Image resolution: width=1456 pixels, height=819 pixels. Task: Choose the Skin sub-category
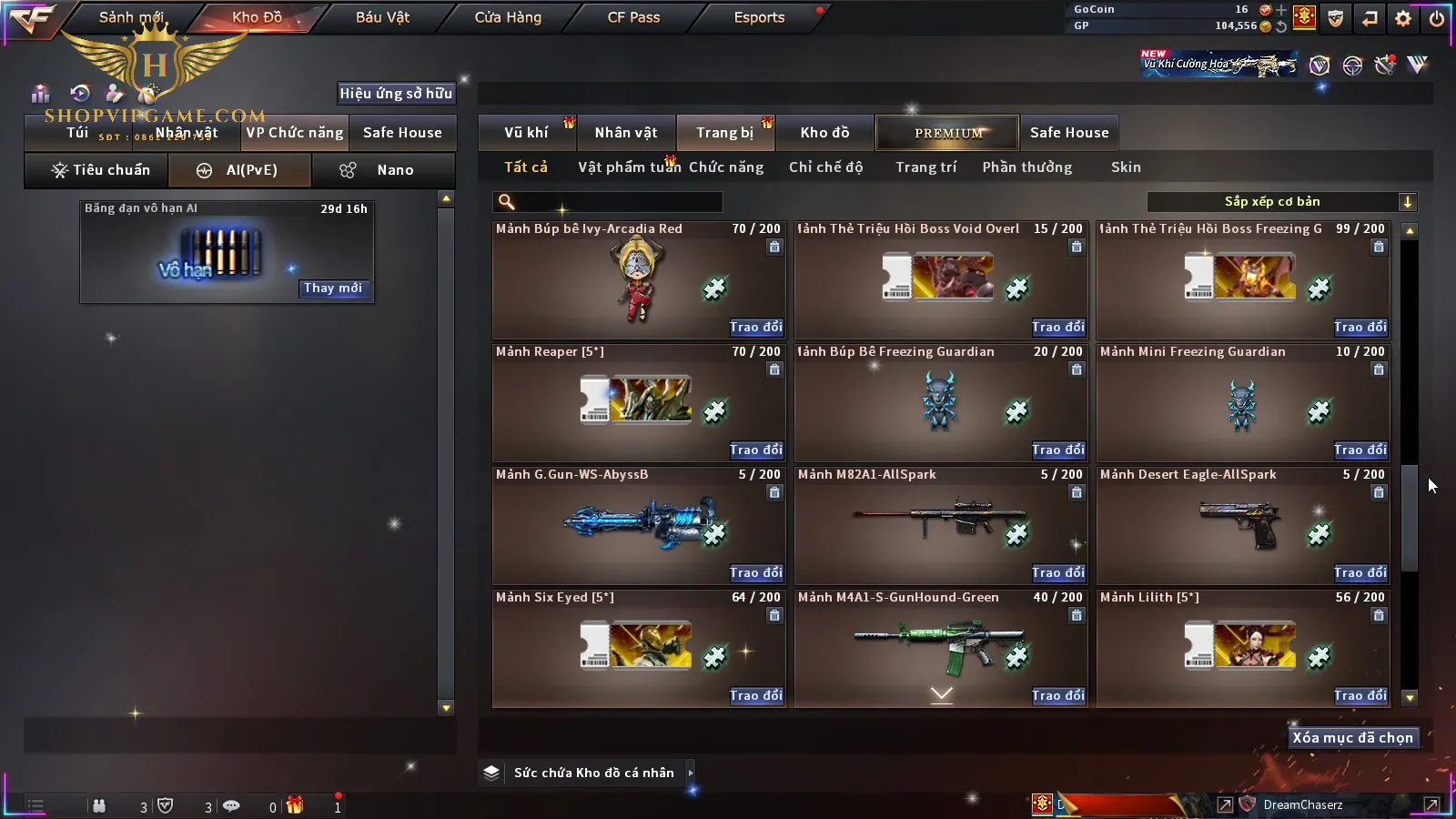pos(1126,167)
